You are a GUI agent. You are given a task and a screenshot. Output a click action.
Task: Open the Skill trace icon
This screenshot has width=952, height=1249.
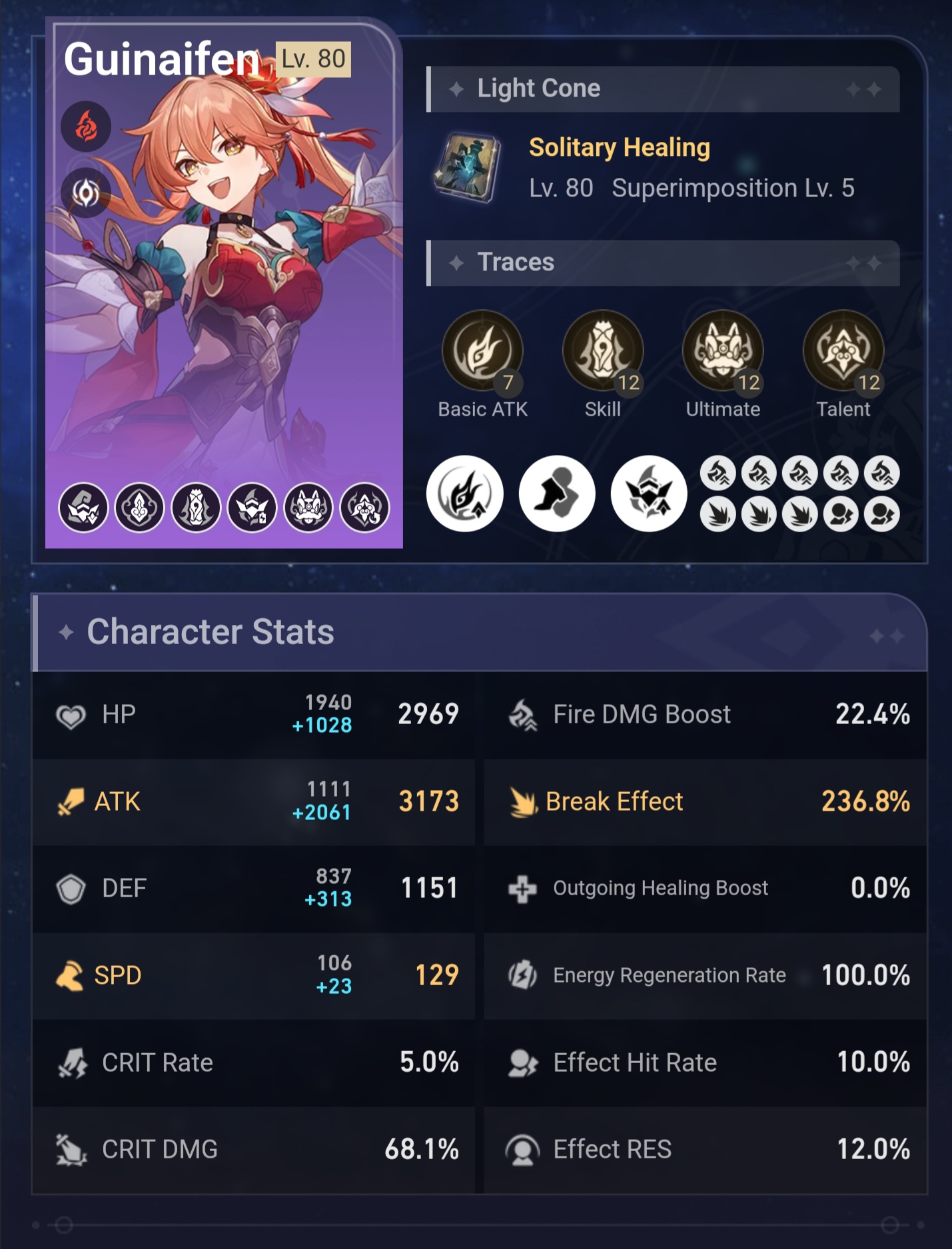click(x=604, y=350)
